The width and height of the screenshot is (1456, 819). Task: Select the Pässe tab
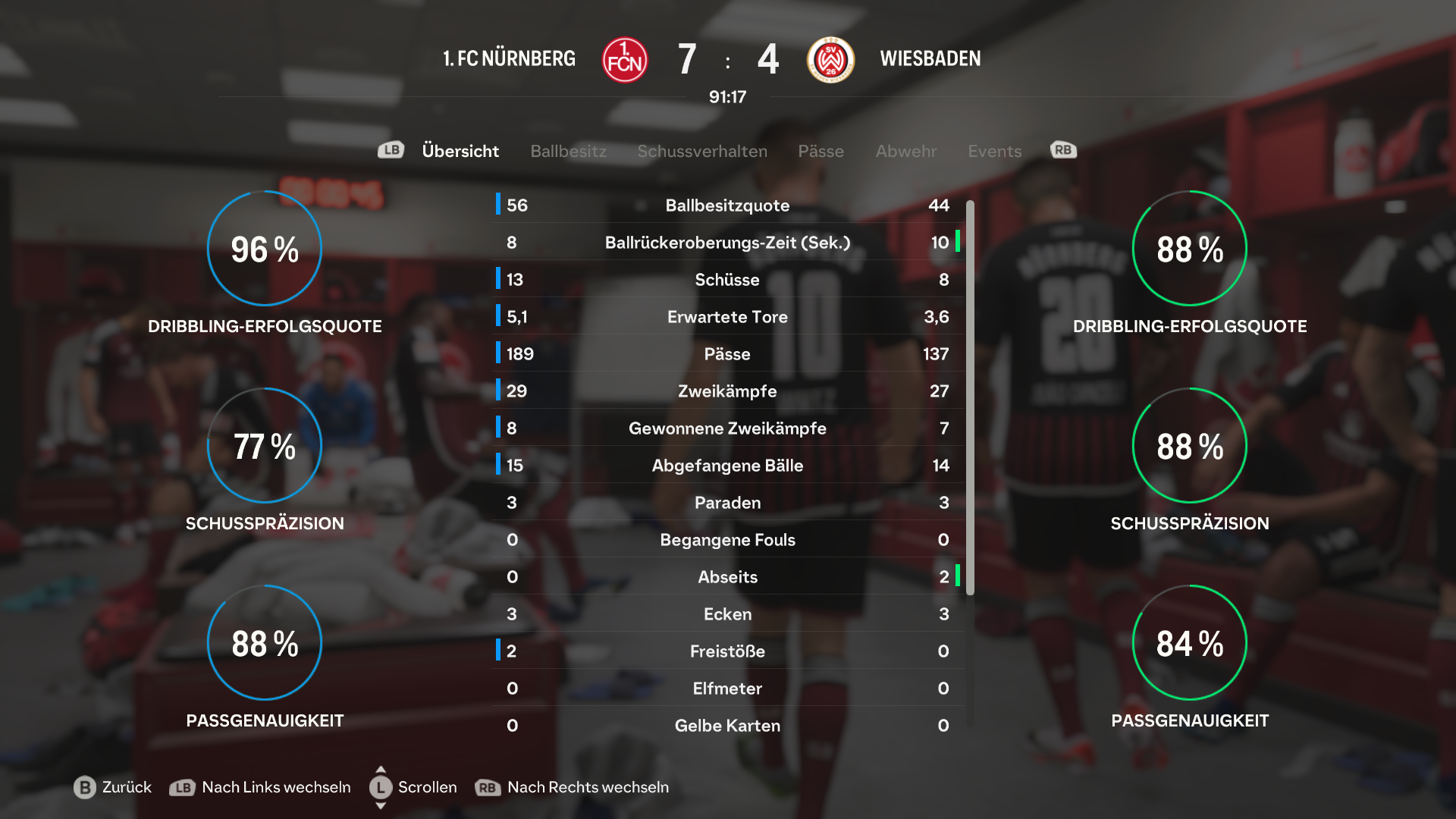821,151
